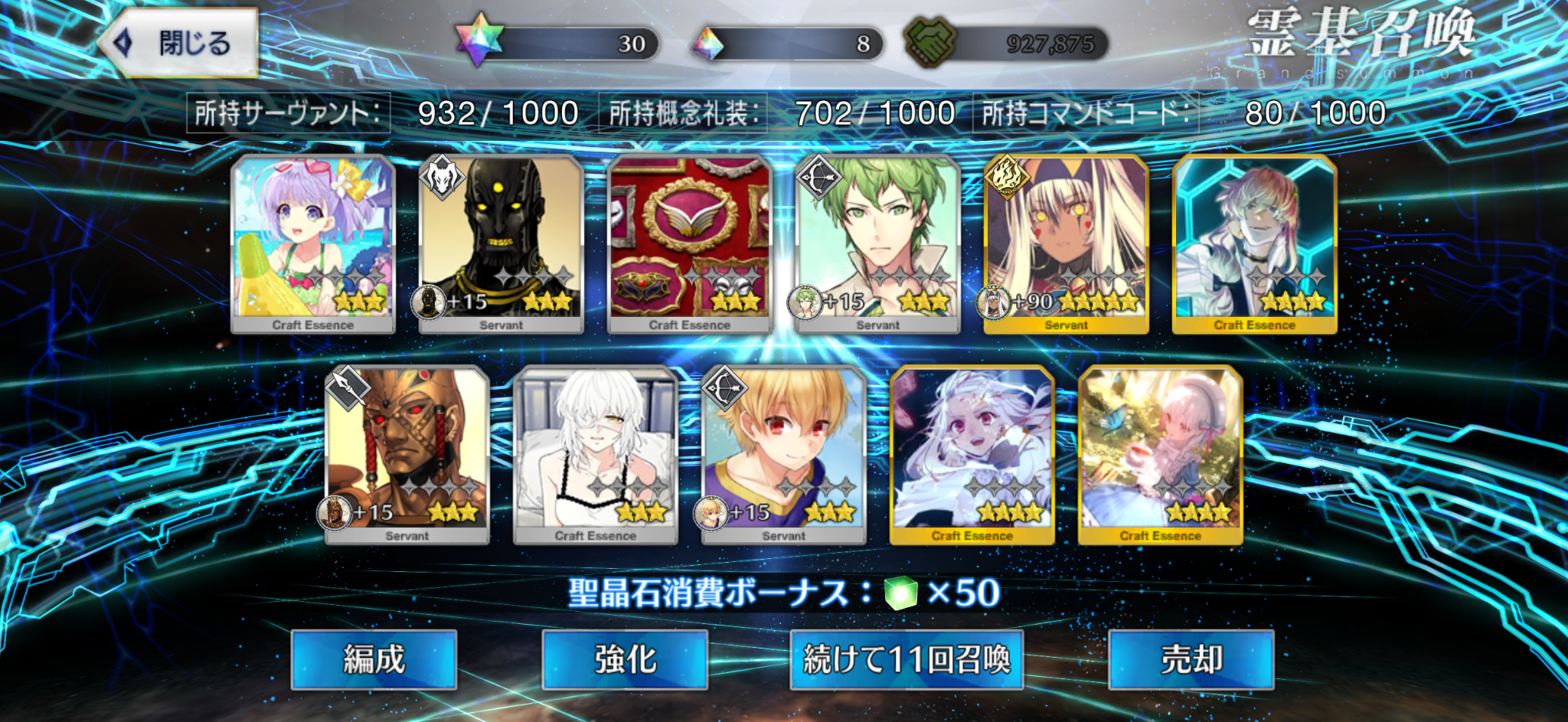Open the 編成 formation menu
The width and height of the screenshot is (1568, 722).
coord(374,659)
